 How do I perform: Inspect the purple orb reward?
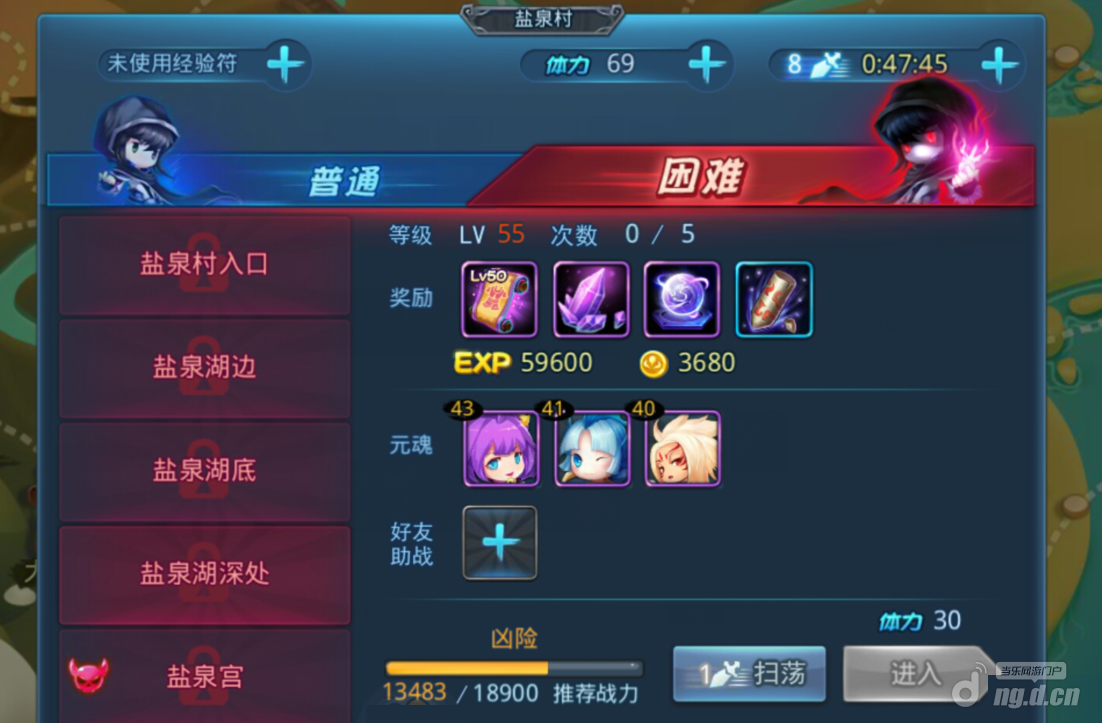[682, 299]
